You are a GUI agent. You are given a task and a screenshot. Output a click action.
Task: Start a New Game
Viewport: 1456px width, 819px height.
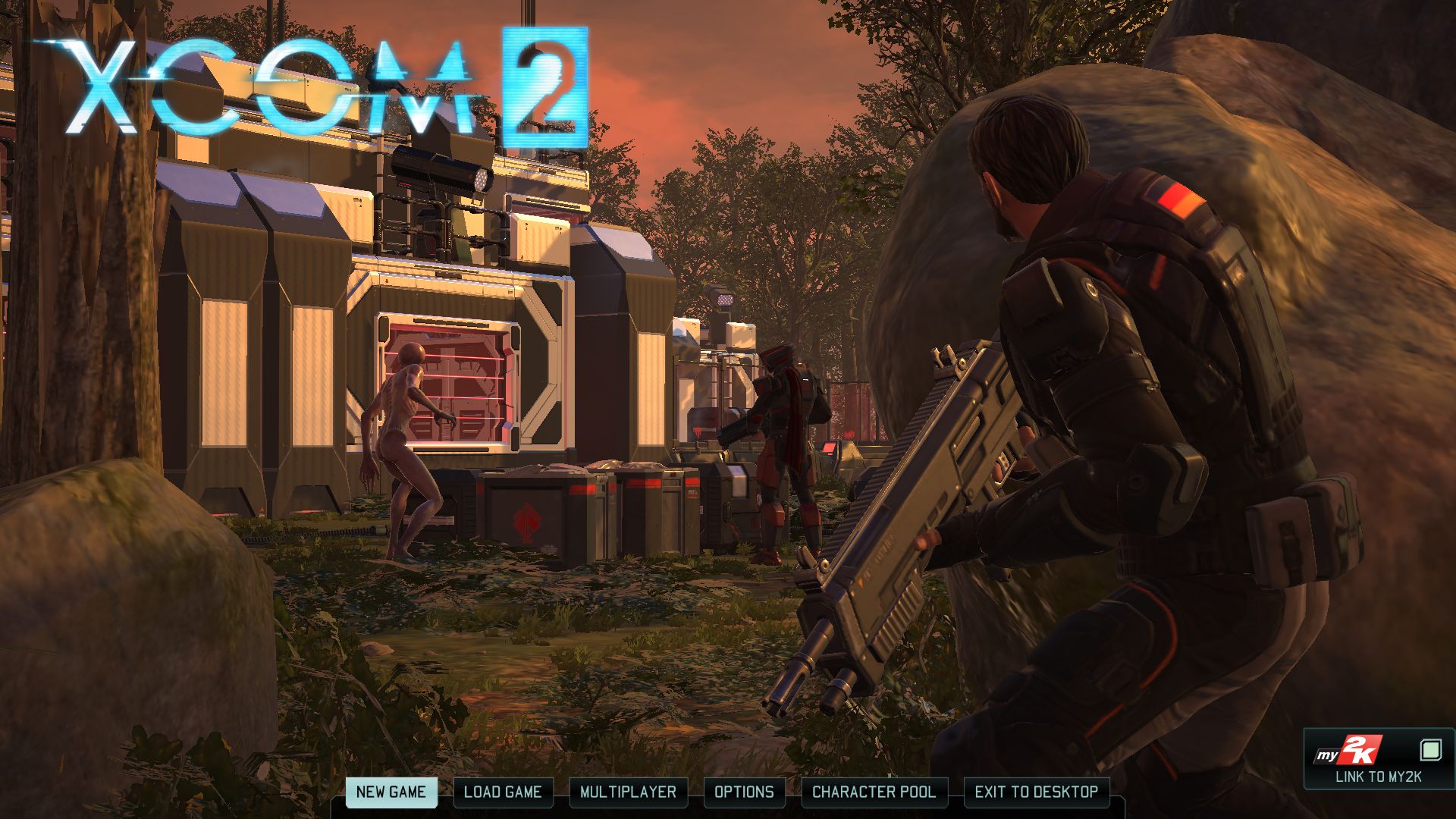coord(391,792)
